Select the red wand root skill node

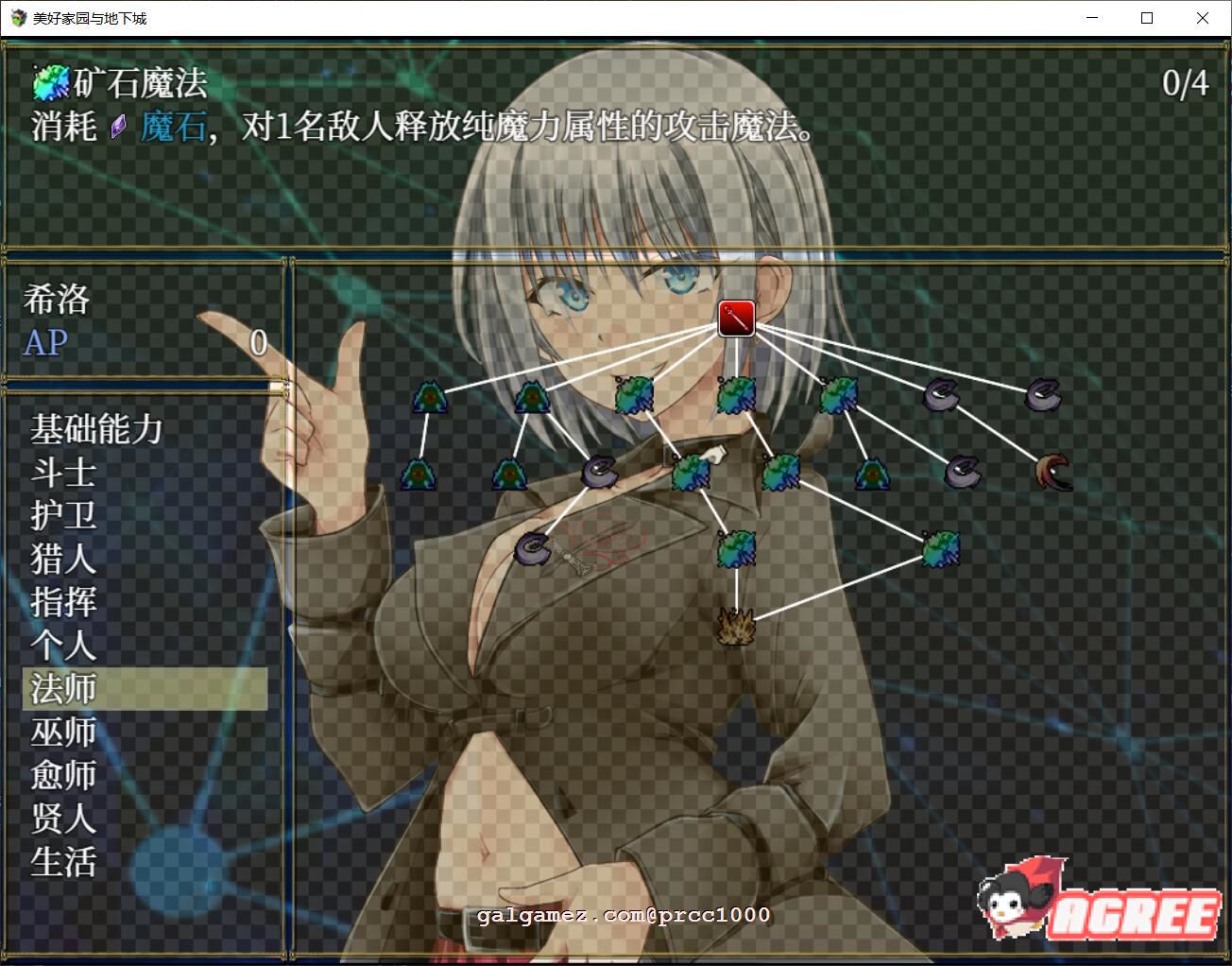click(736, 319)
